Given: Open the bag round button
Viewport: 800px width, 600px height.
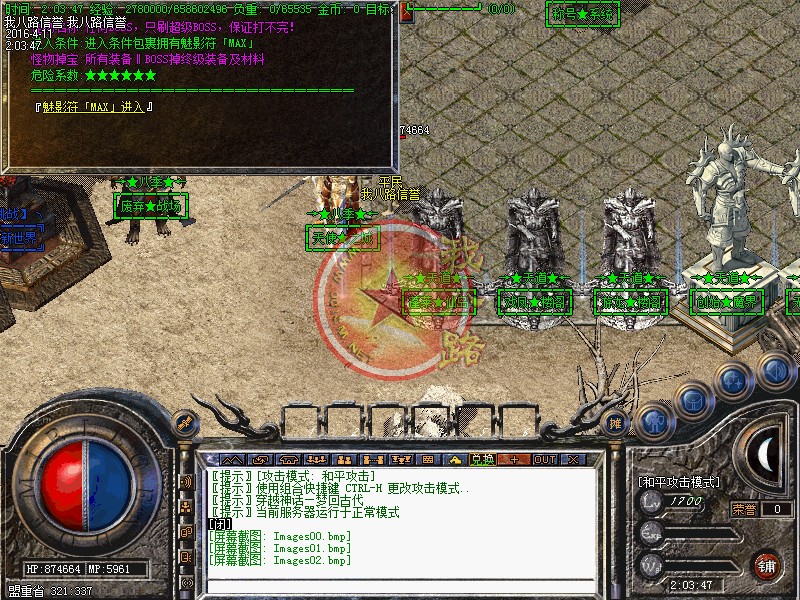Looking at the screenshot, I should pyautogui.click(x=692, y=400).
